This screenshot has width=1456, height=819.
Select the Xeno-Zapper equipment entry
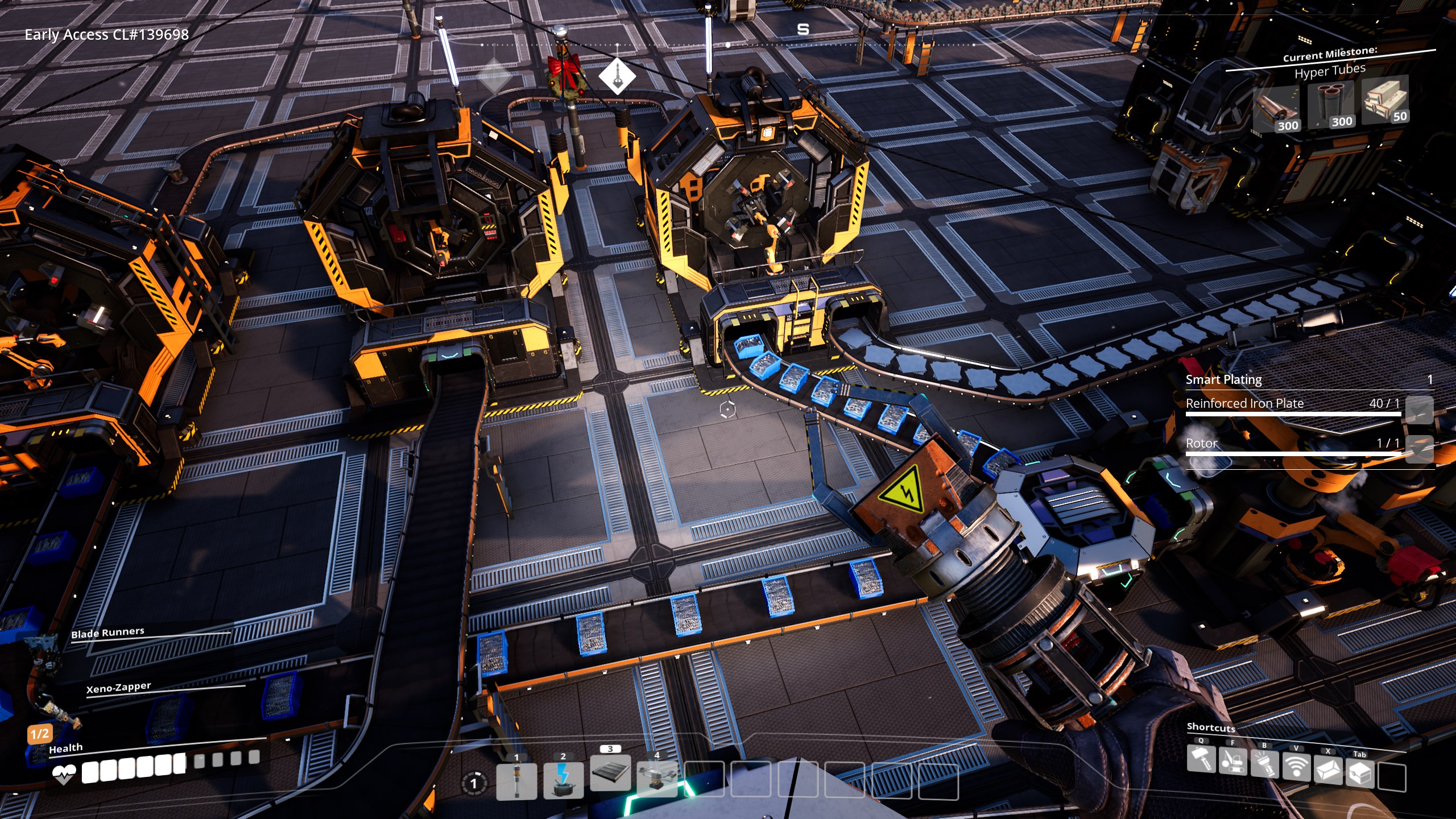coord(119,687)
